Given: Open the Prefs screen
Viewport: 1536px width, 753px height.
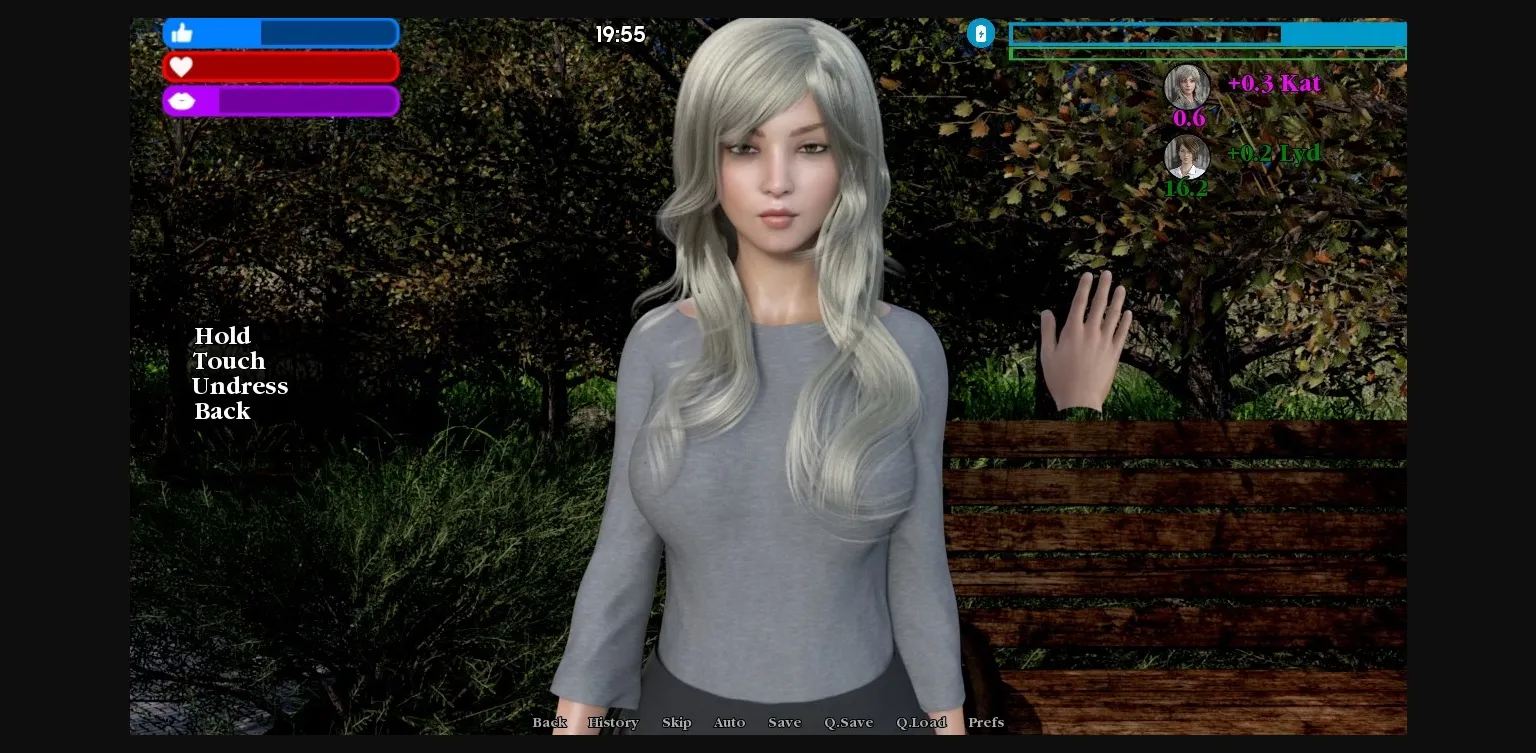Looking at the screenshot, I should [986, 722].
